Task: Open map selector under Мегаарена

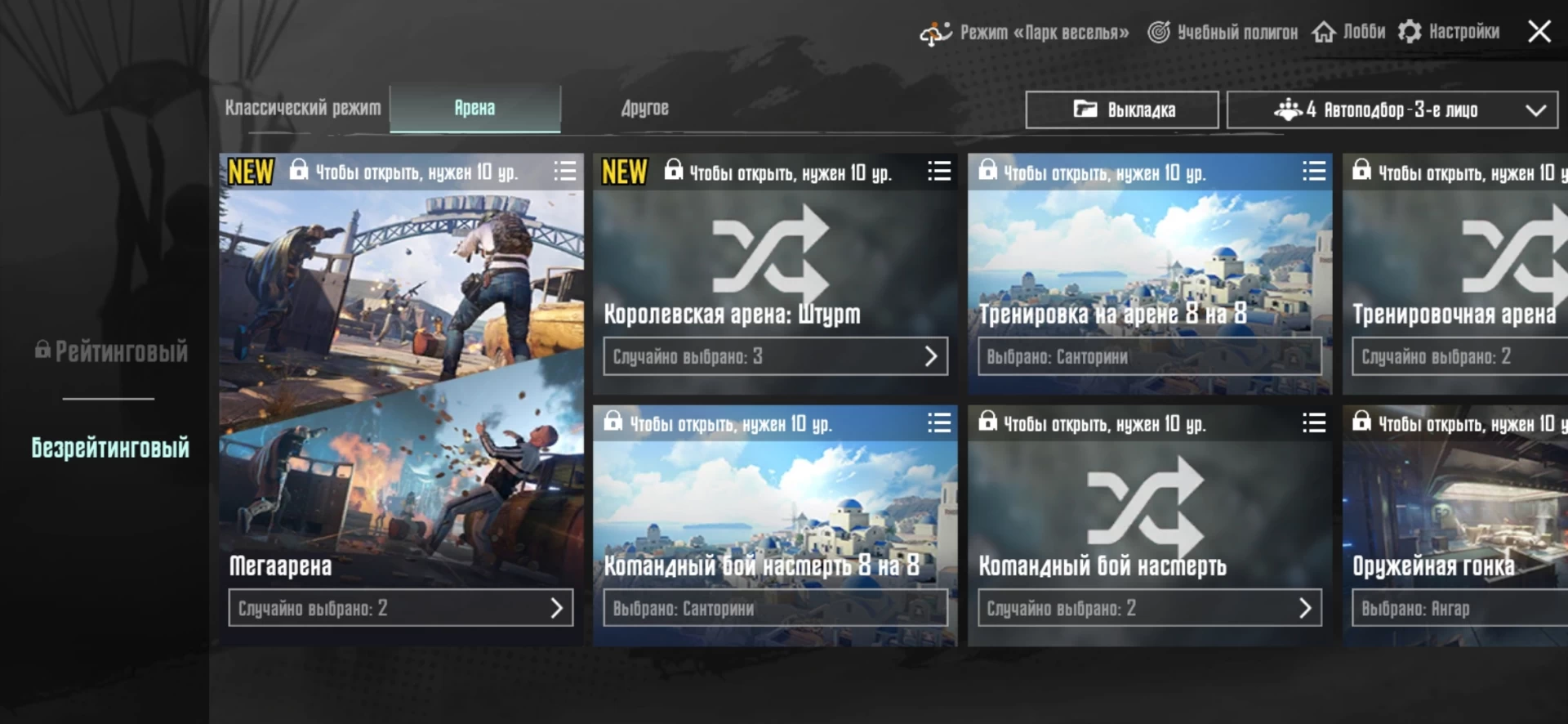Action: point(400,608)
